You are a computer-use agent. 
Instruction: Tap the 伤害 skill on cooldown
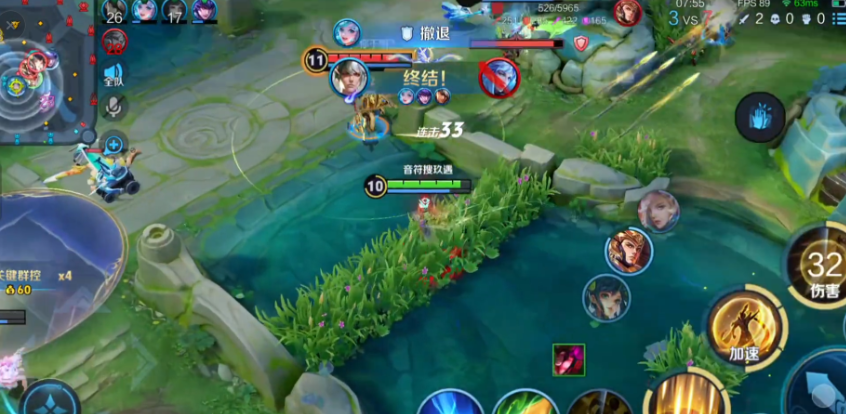(822, 268)
